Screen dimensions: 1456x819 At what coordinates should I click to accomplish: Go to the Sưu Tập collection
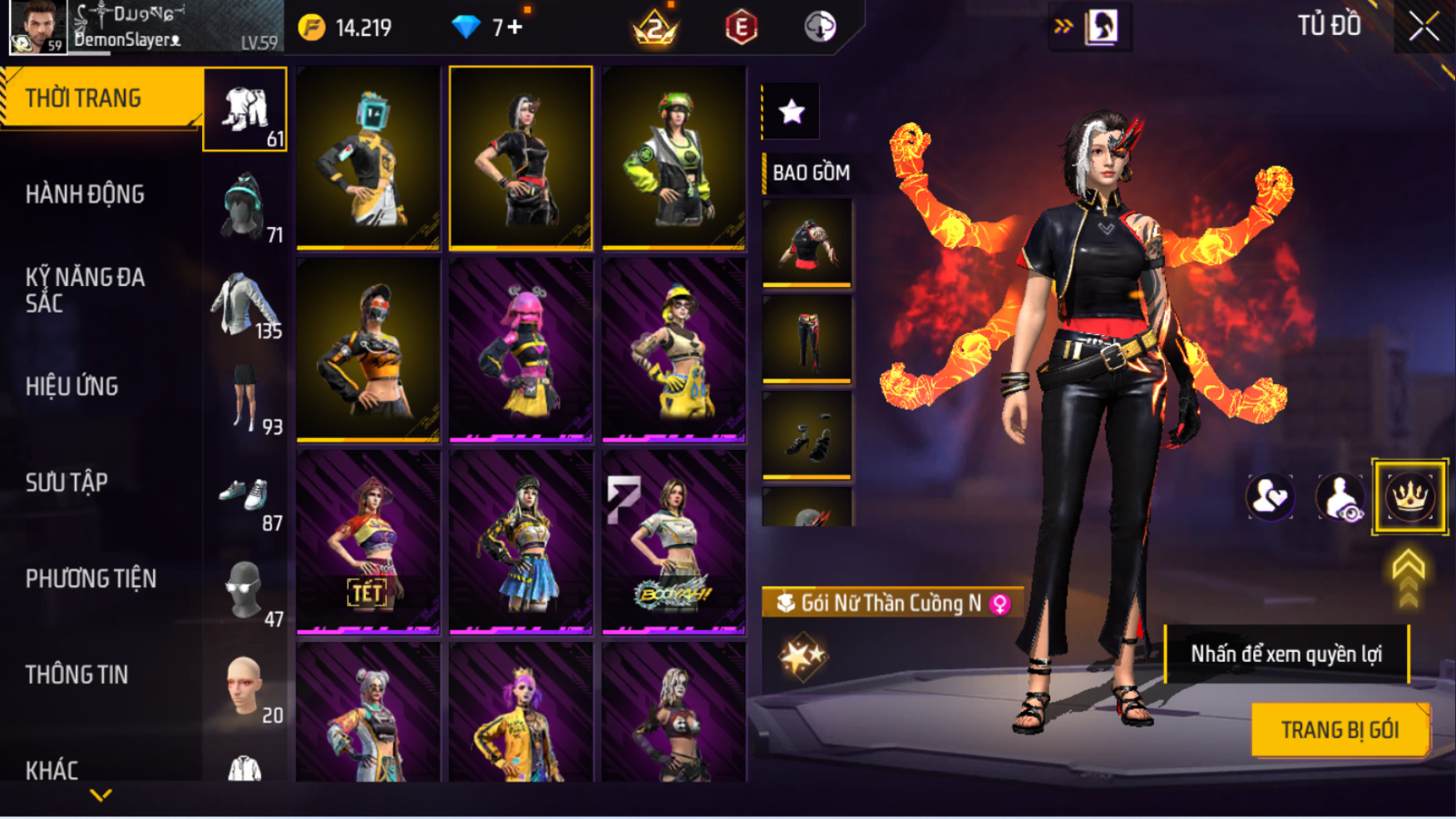pos(67,482)
